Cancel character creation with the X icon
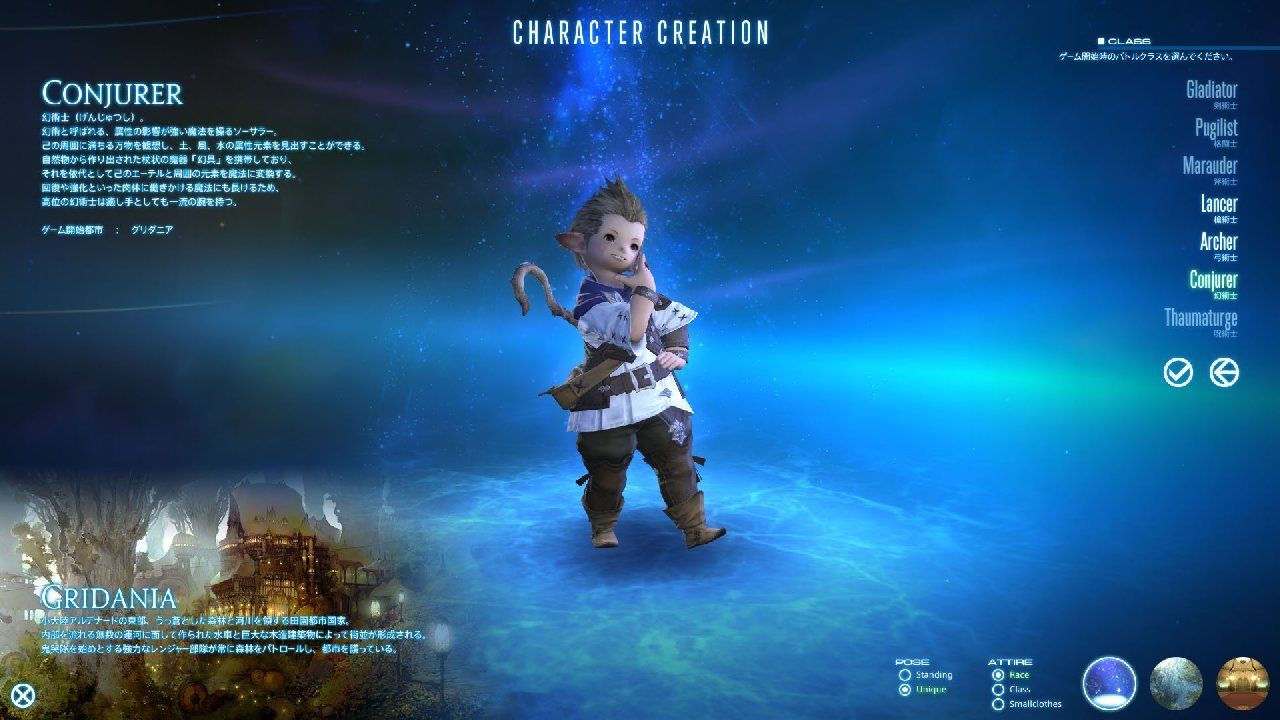The height and width of the screenshot is (720, 1280). pyautogui.click(x=22, y=697)
